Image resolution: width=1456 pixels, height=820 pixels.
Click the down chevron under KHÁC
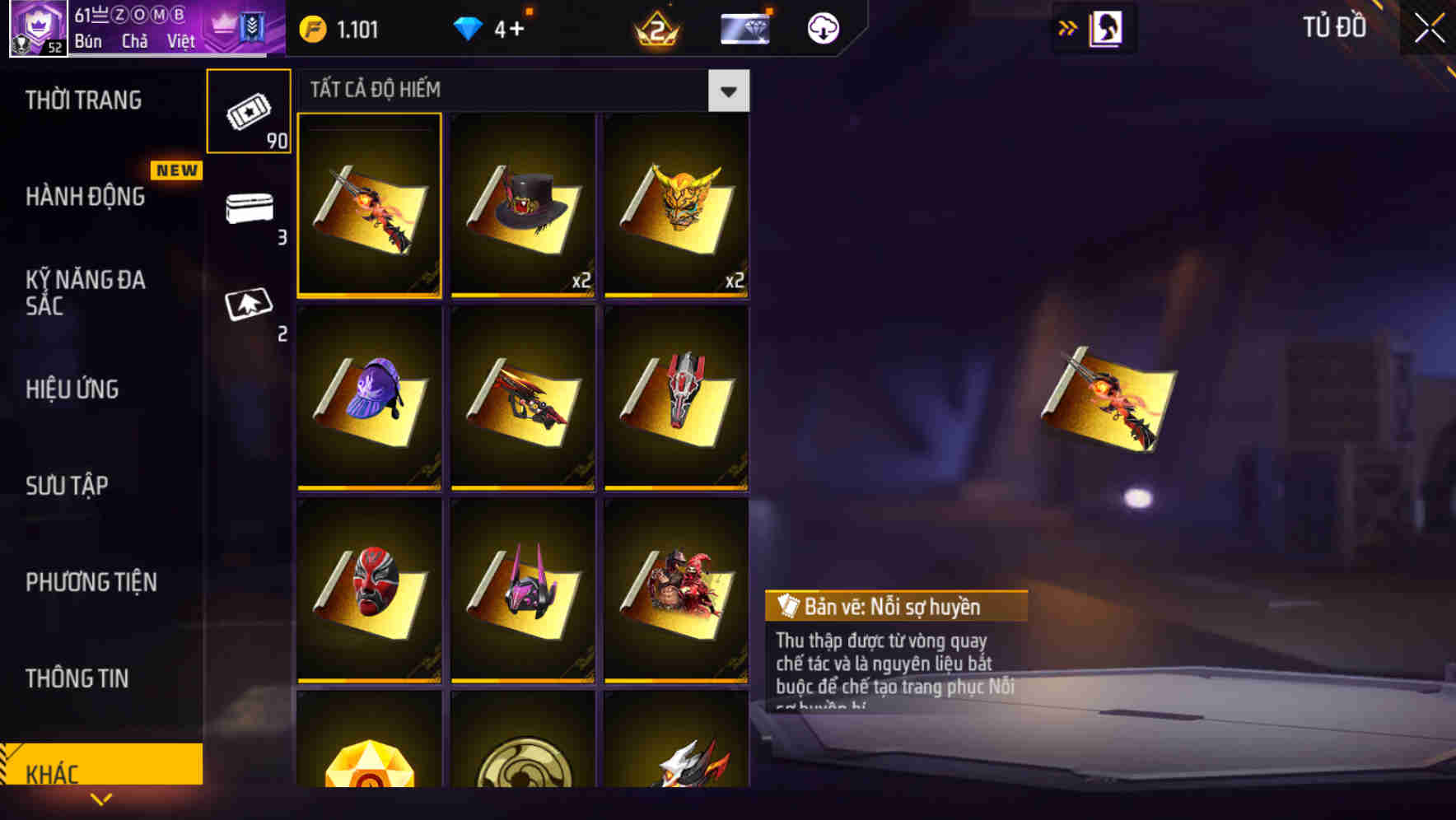101,799
